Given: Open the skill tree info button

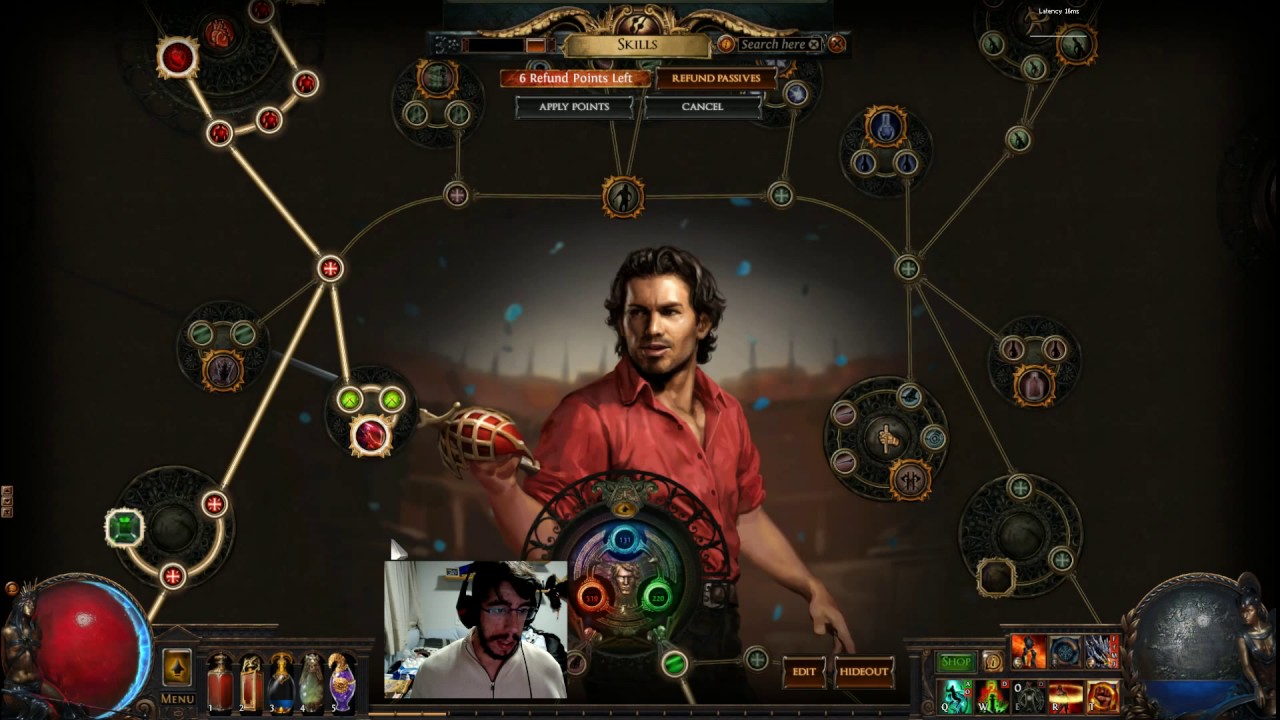Looking at the screenshot, I should [x=725, y=44].
